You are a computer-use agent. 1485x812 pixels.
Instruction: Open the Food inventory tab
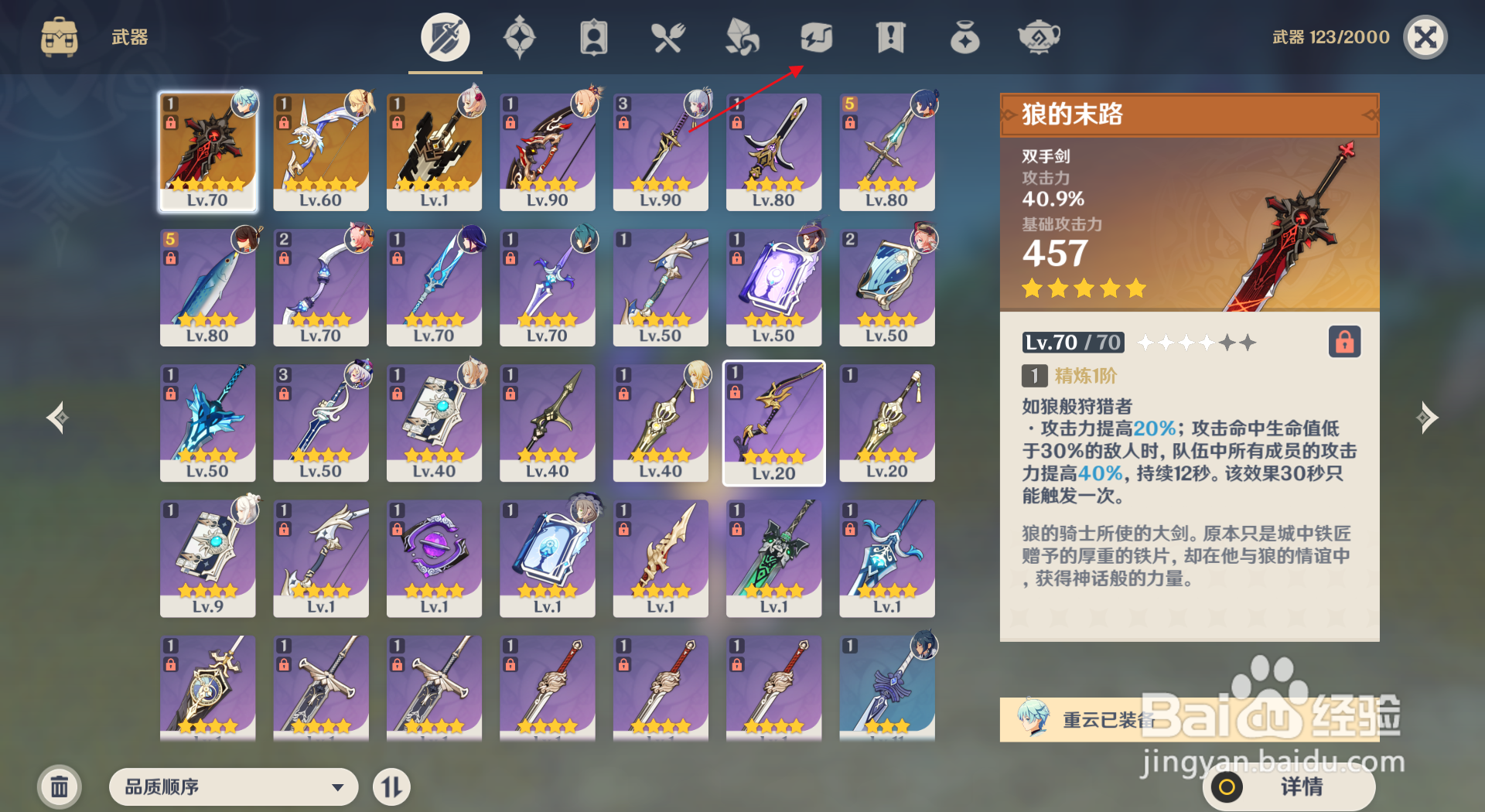pyautogui.click(x=669, y=36)
